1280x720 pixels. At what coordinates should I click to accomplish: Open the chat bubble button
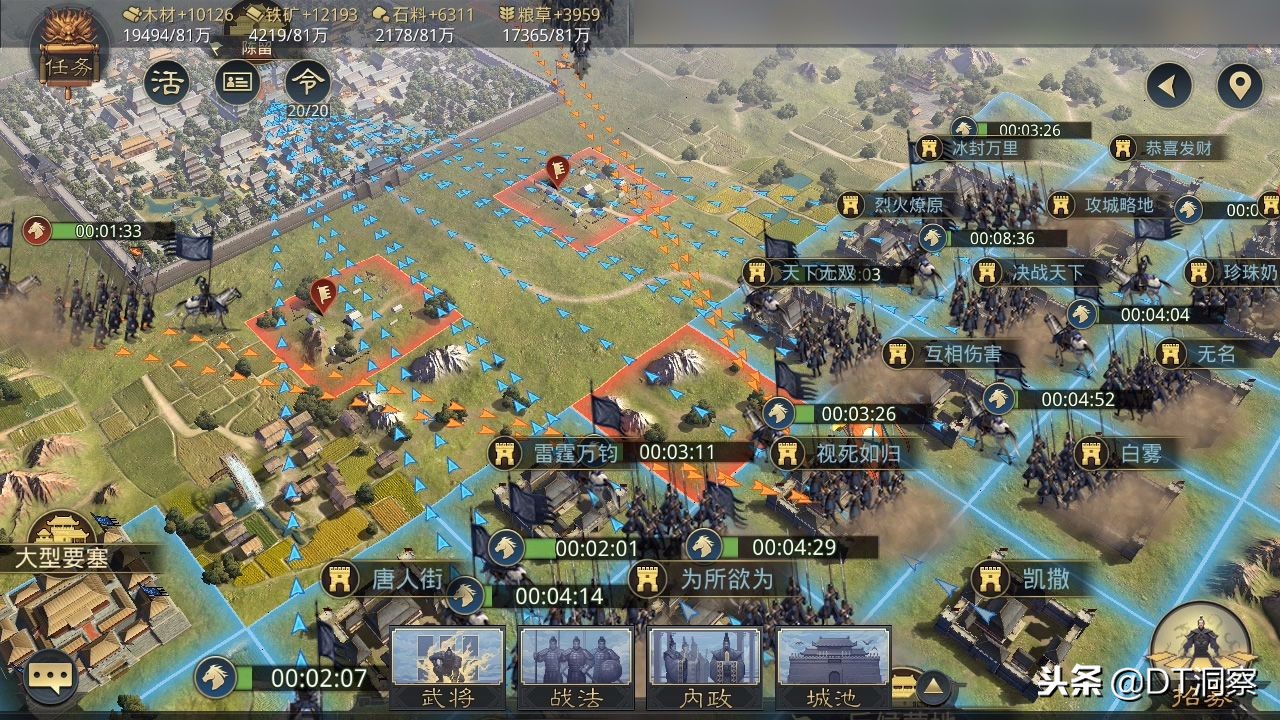point(50,677)
